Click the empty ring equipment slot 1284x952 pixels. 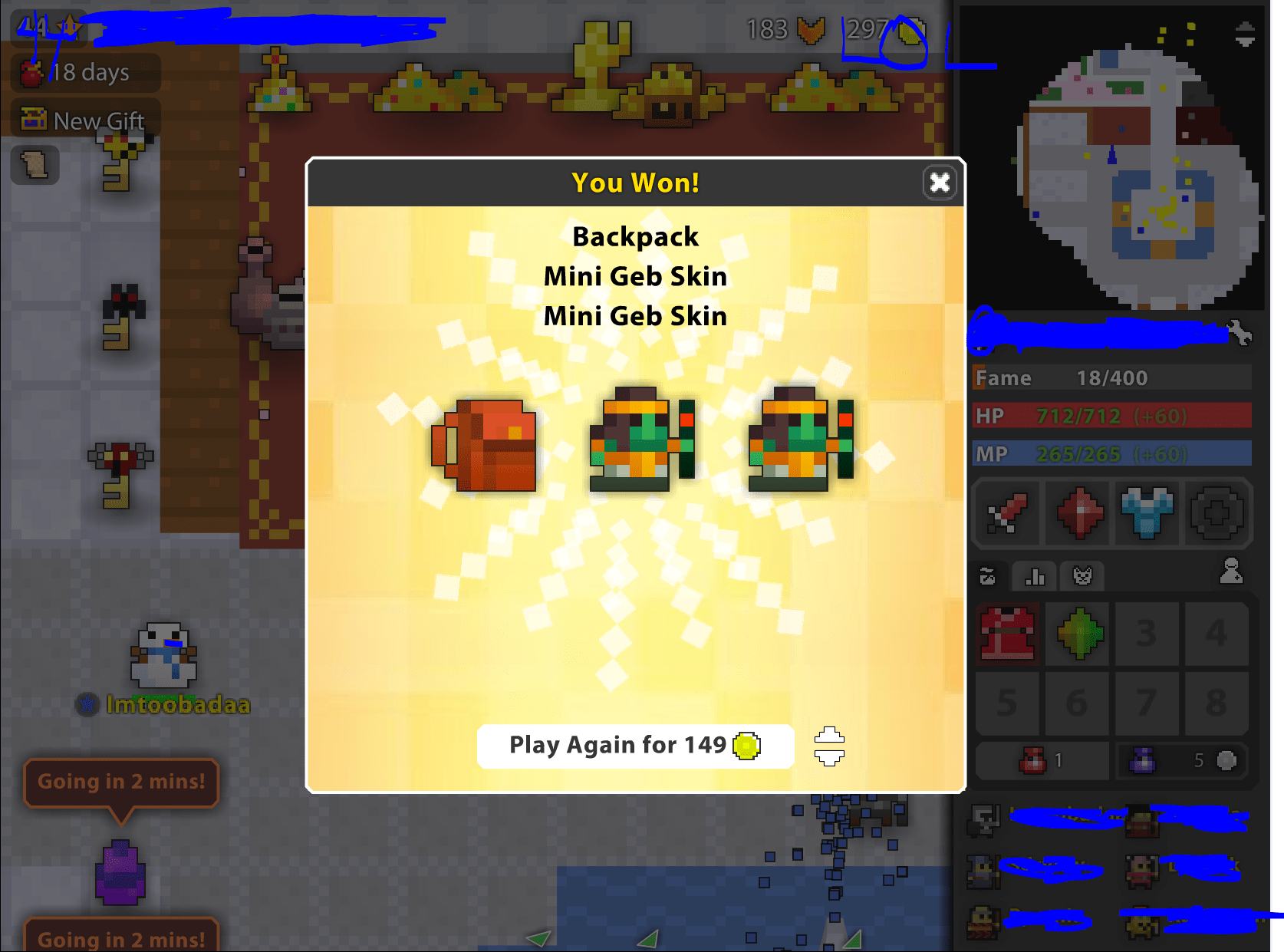pyautogui.click(x=1217, y=514)
